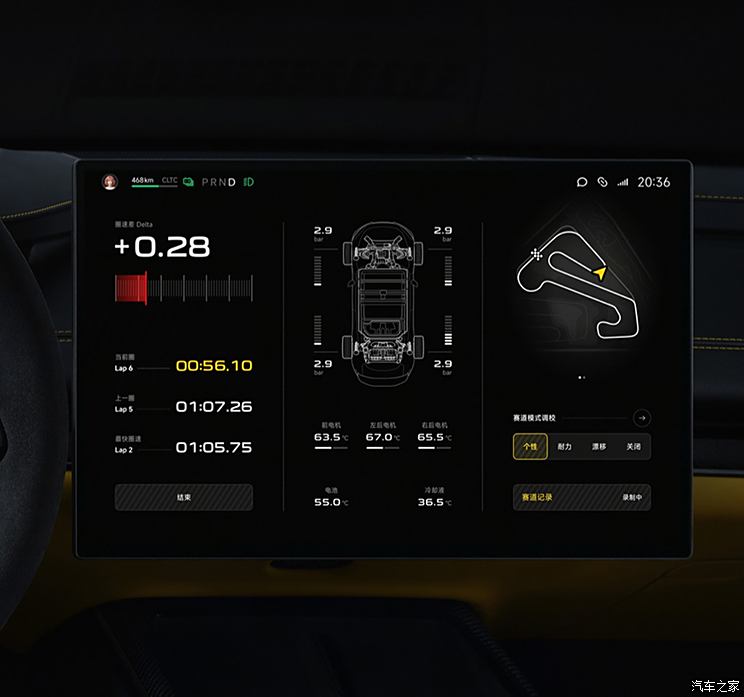Select the 个性 track mode
Screen dimensions: 744x697
point(530,446)
